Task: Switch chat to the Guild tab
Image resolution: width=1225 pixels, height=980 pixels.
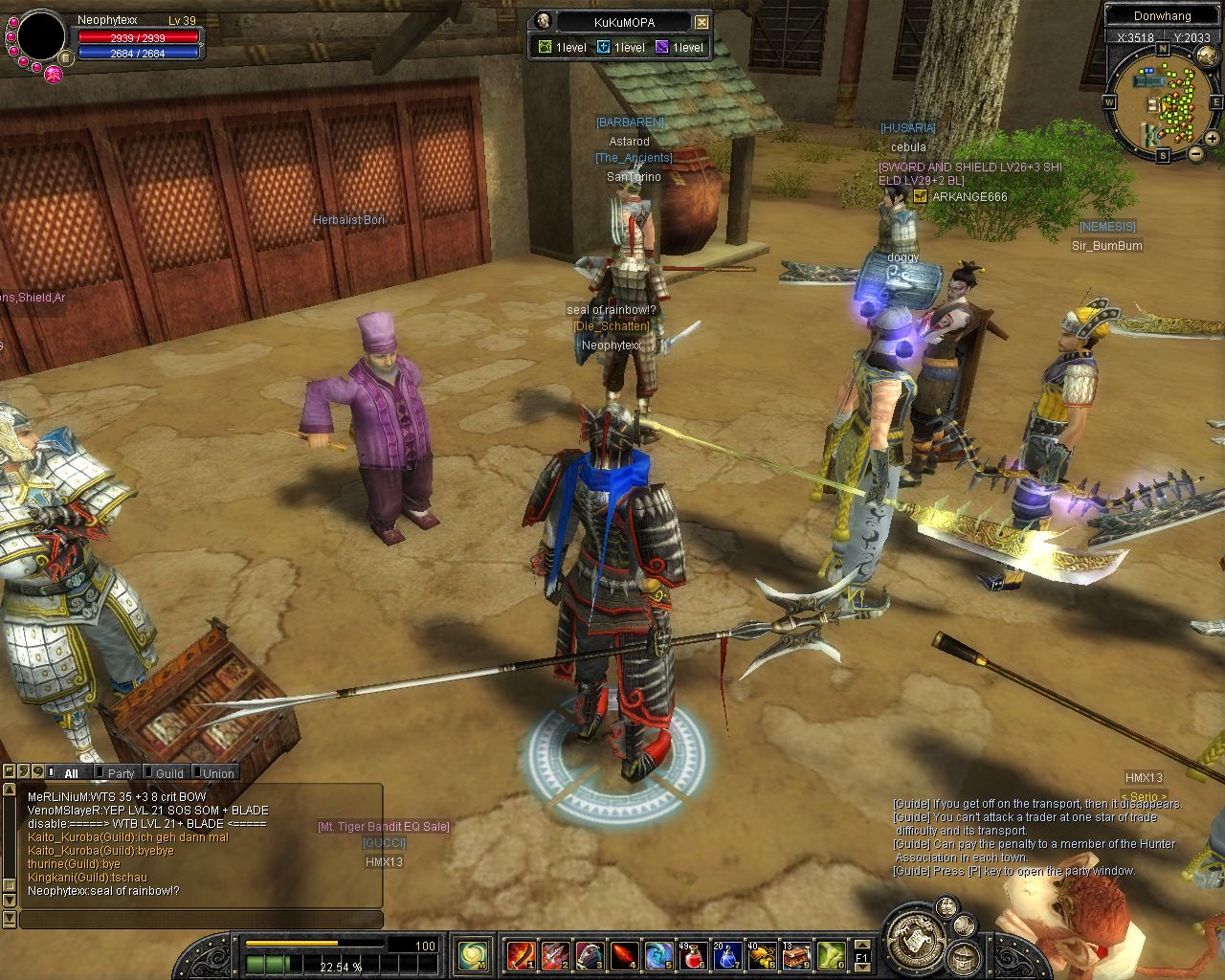Action: coord(169,773)
